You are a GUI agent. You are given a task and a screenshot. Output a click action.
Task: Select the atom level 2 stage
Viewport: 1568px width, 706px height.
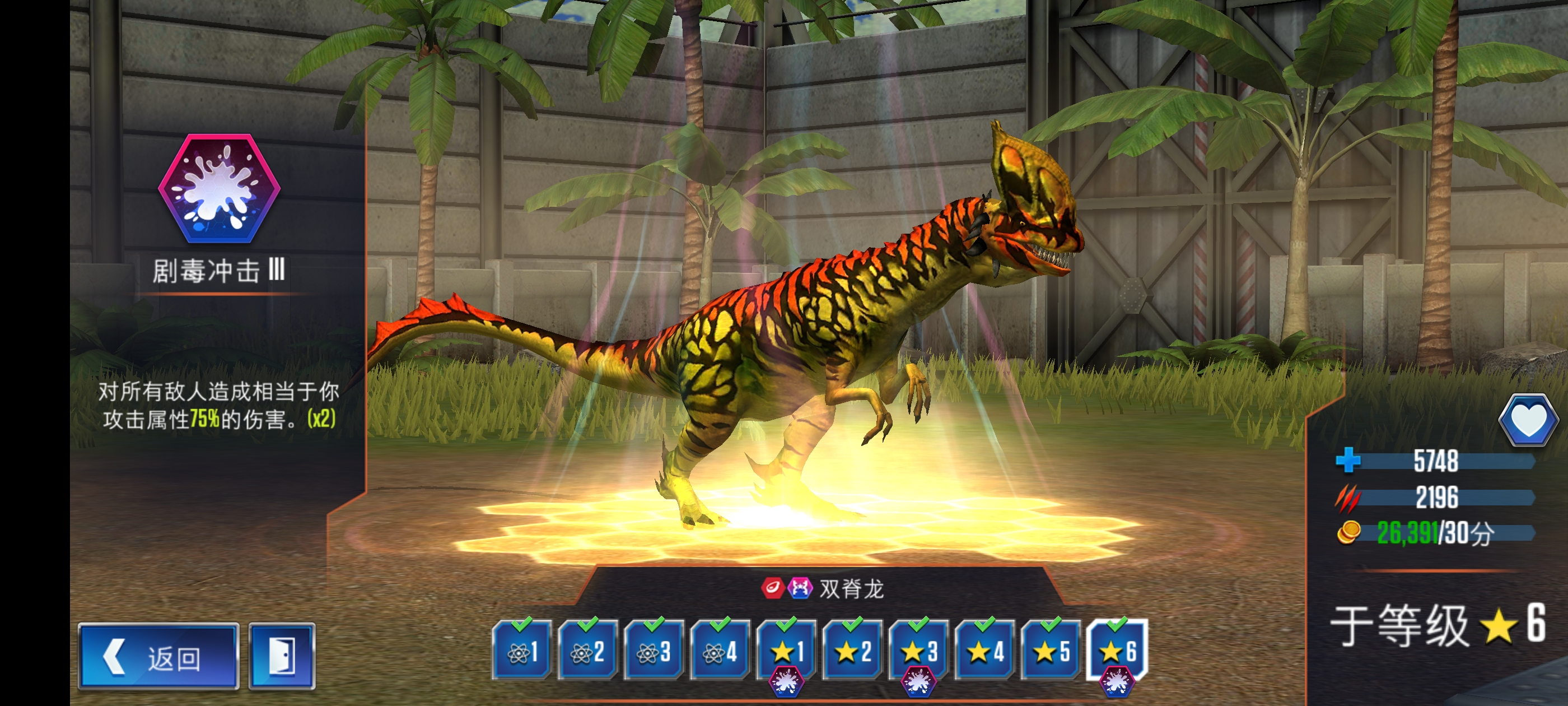[588, 651]
